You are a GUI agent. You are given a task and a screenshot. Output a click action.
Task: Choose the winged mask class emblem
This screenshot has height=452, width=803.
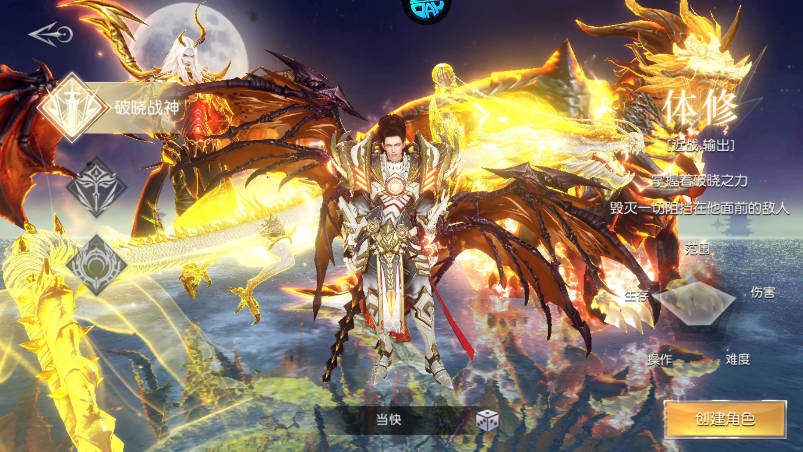pyautogui.click(x=97, y=186)
